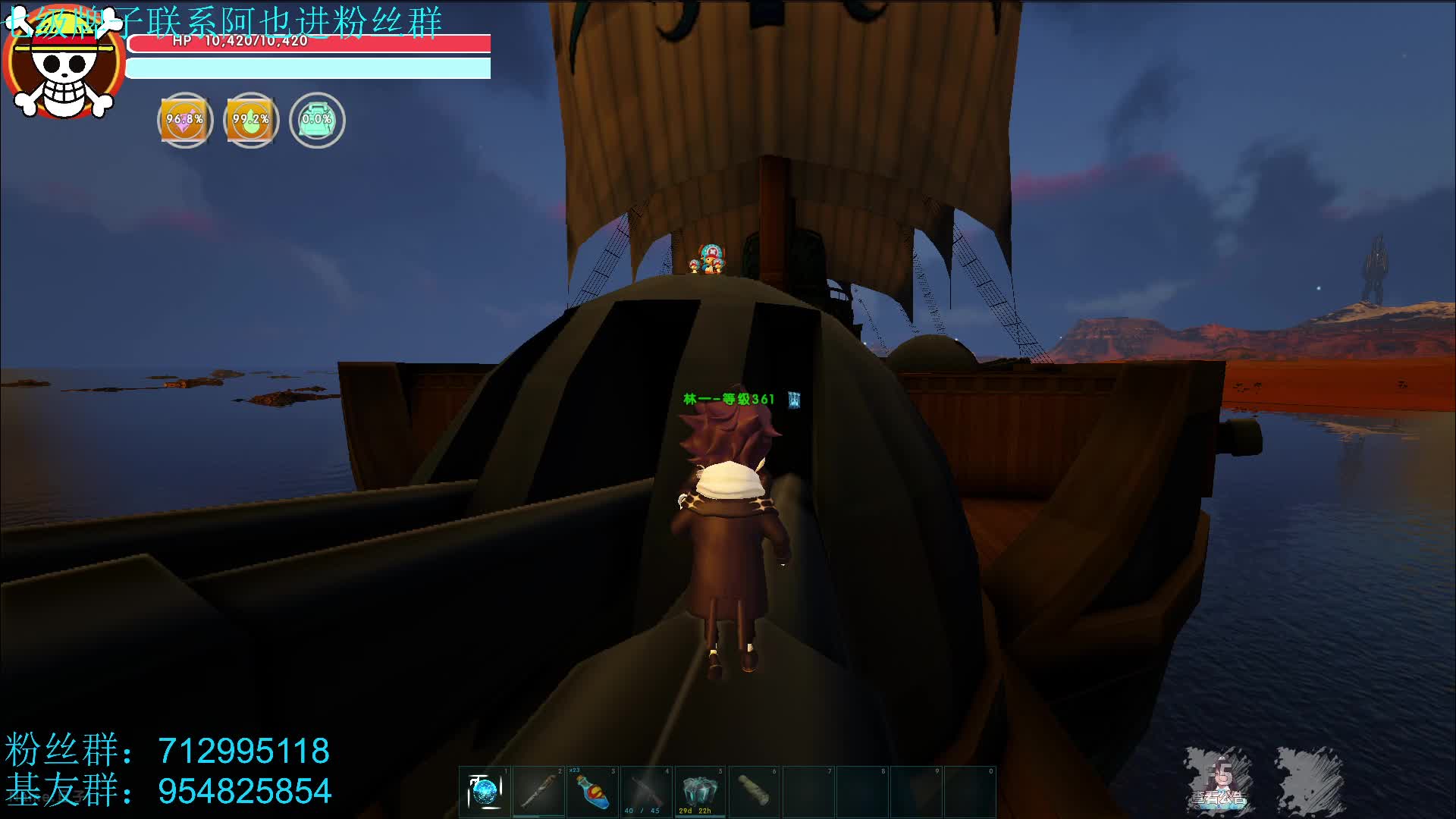Click the teal weight status icon at 0.0%

(317, 120)
